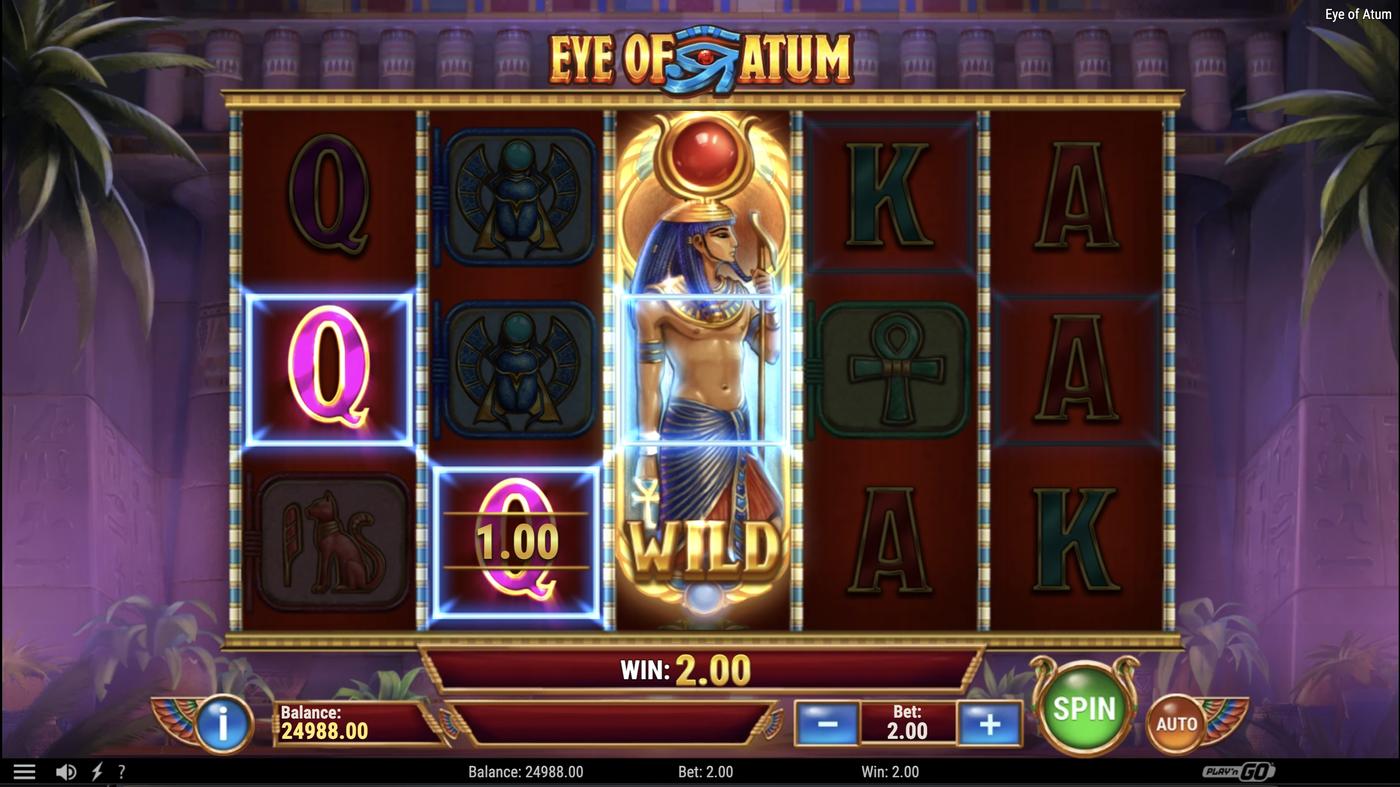Click the Play'n GO logo
Screen dimensions: 1400x787
[1240, 770]
